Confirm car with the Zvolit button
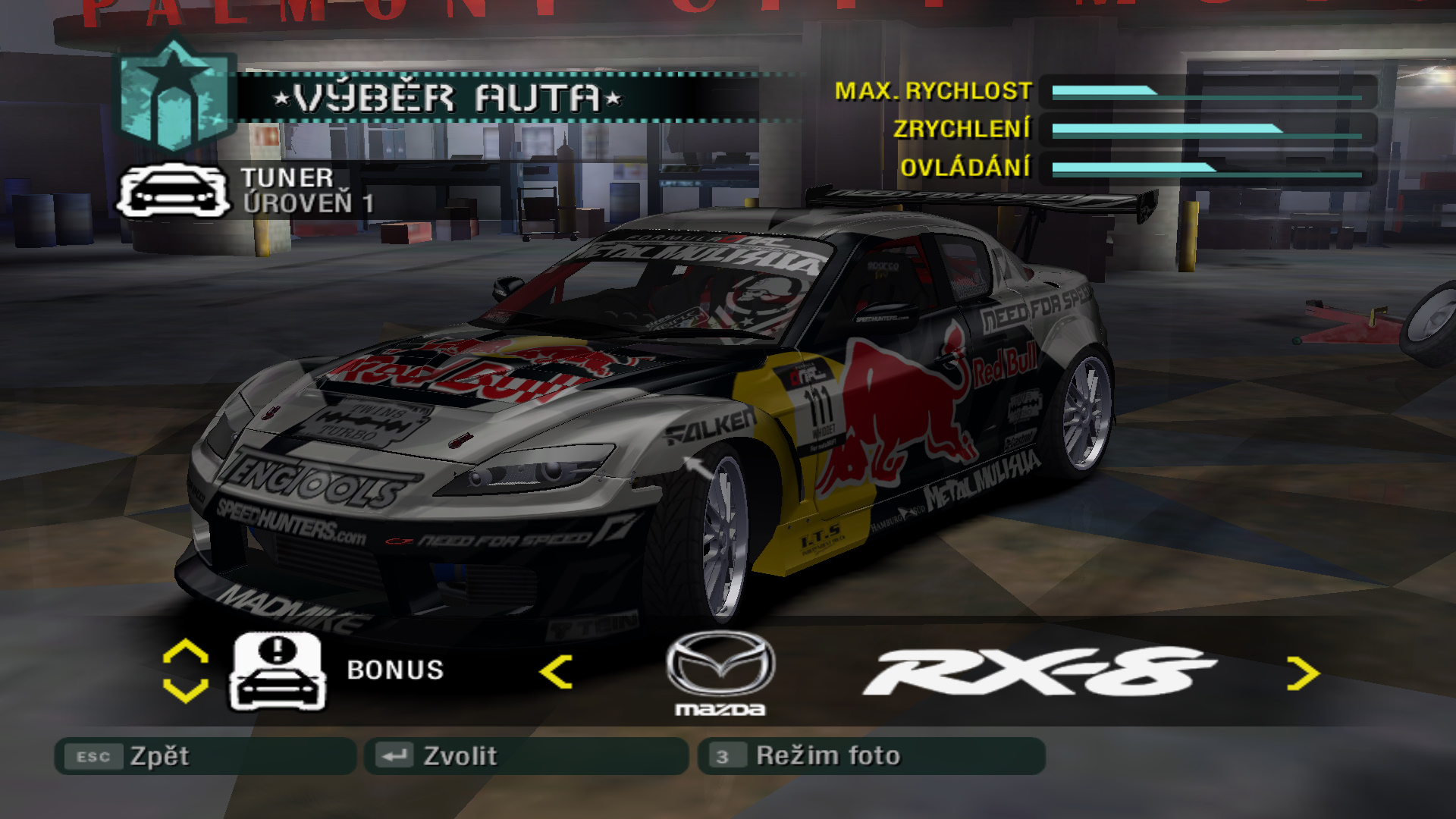Screen dimensions: 1456x819 [526, 756]
